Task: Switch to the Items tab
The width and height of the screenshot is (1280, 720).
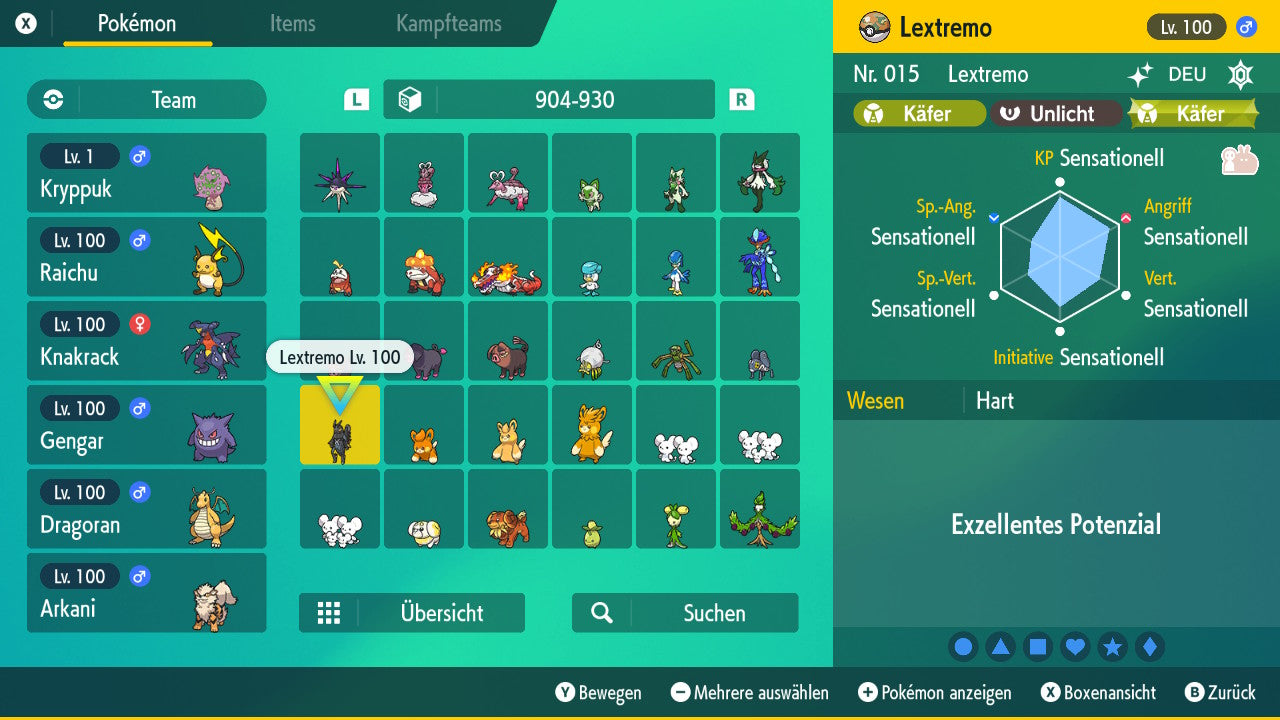Action: coord(292,24)
